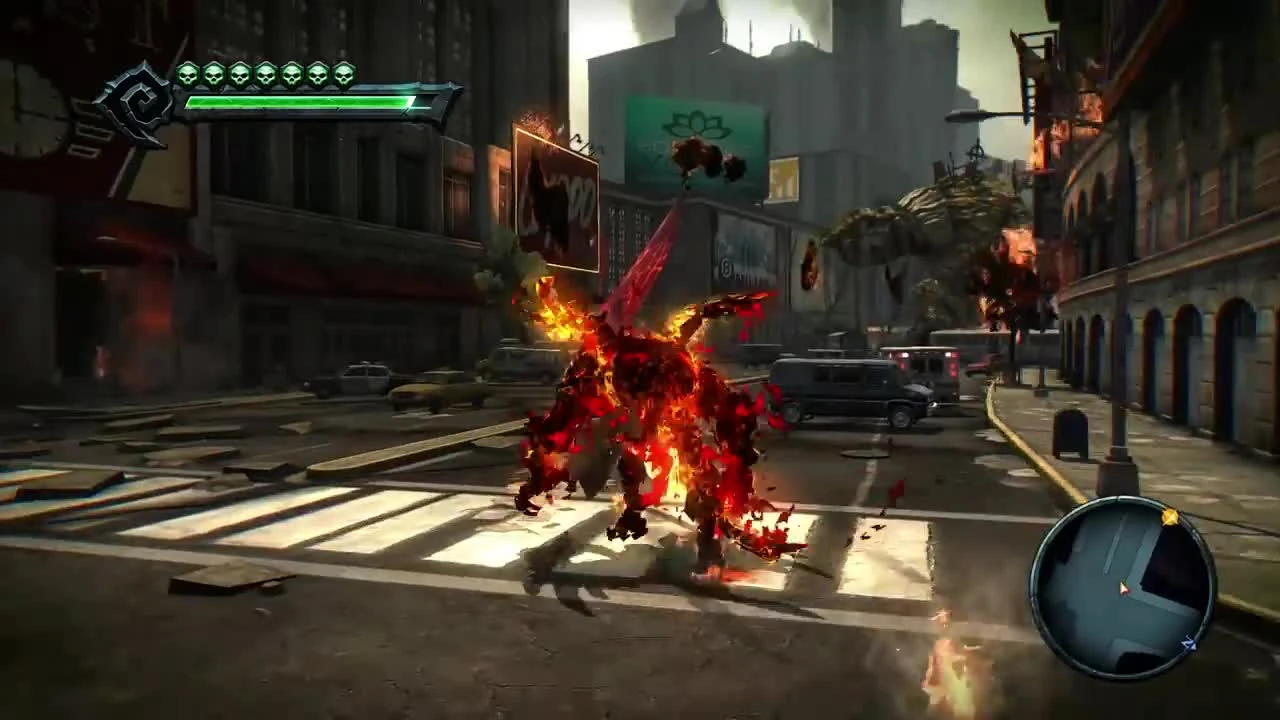Select the fifth skull icon above the health bar
1280x720 pixels.
(x=291, y=73)
